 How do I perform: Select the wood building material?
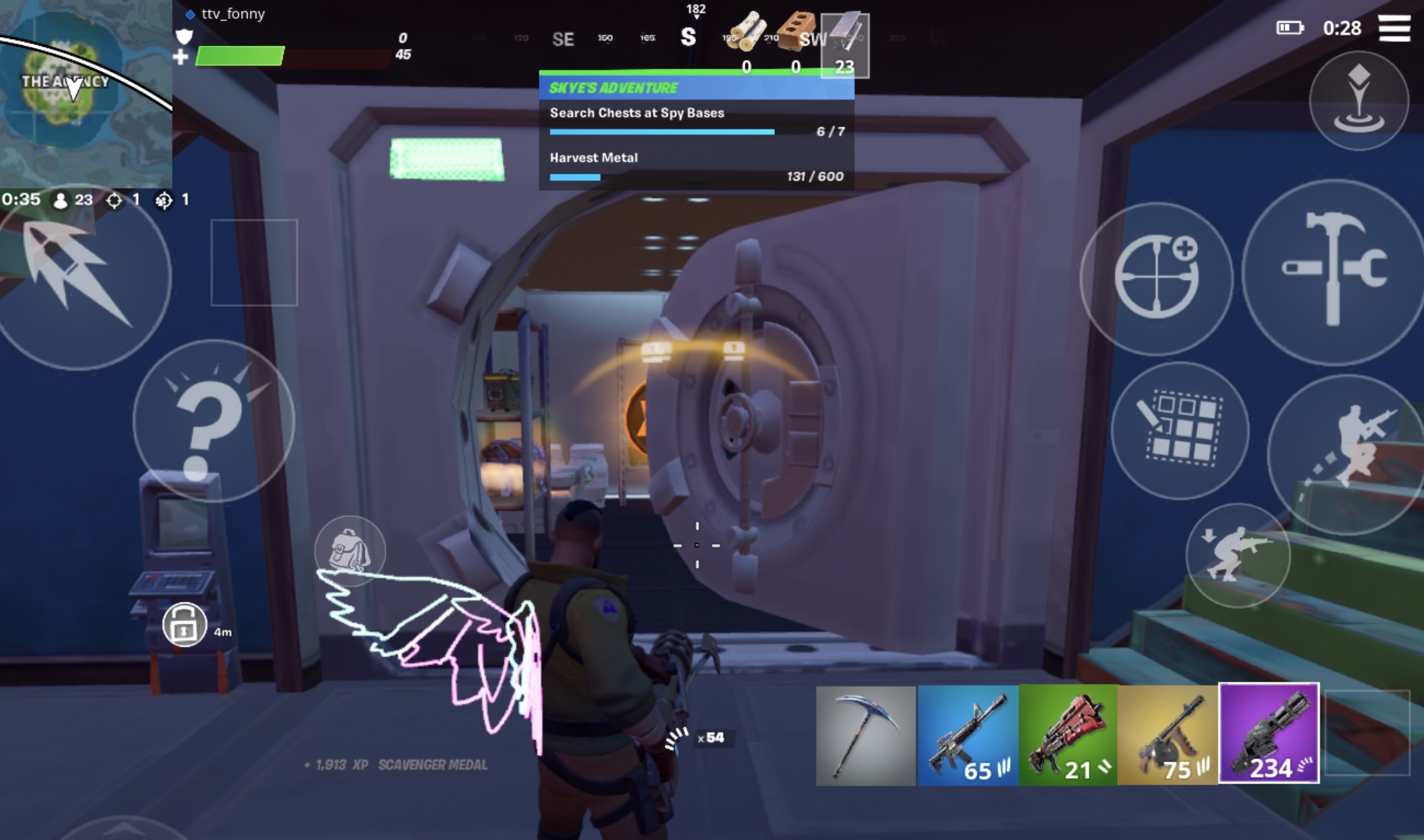click(746, 42)
